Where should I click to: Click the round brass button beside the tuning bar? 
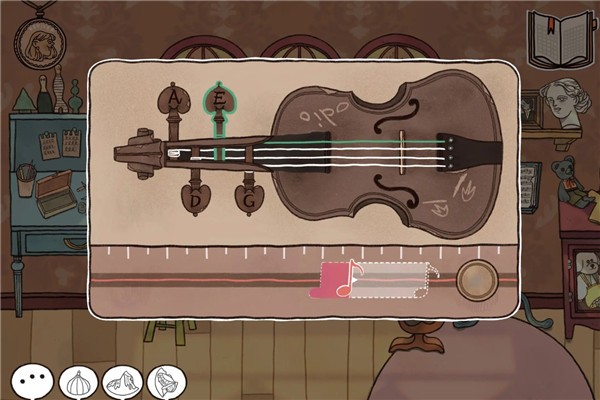[x=477, y=280]
